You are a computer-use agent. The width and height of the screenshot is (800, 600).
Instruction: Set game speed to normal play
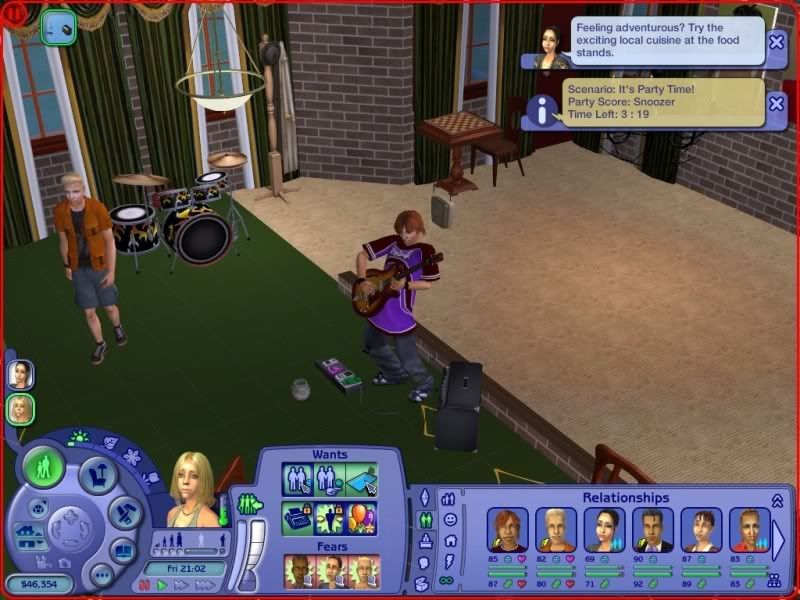[x=162, y=585]
